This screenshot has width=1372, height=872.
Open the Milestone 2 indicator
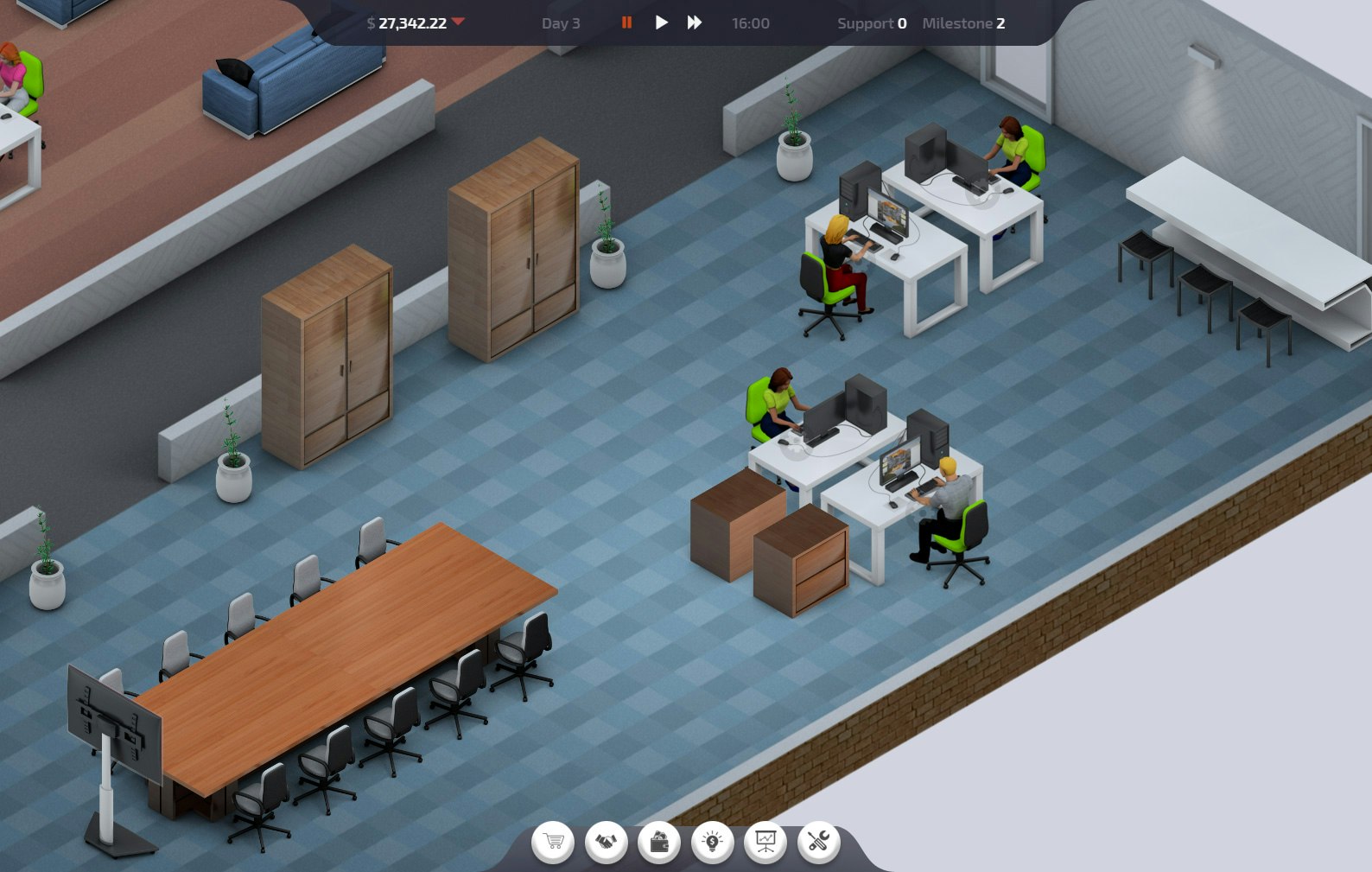point(962,24)
